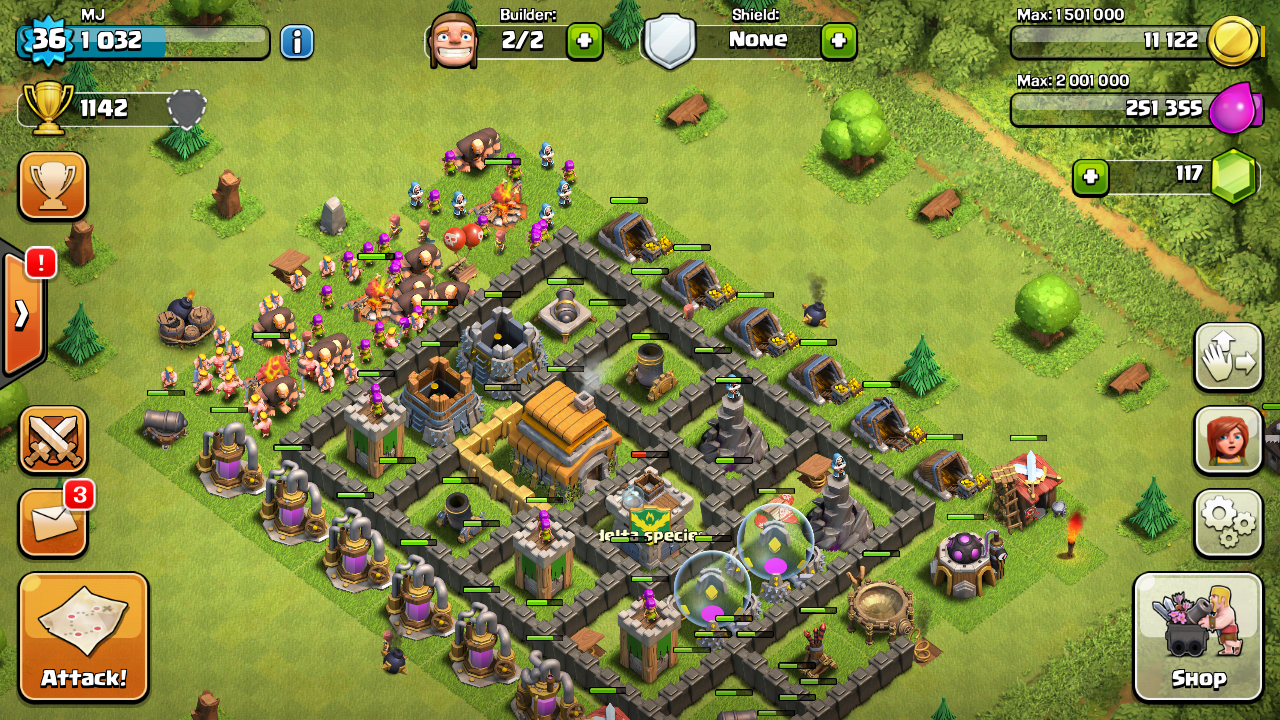
Task: Click the blue info button
Action: click(x=296, y=41)
